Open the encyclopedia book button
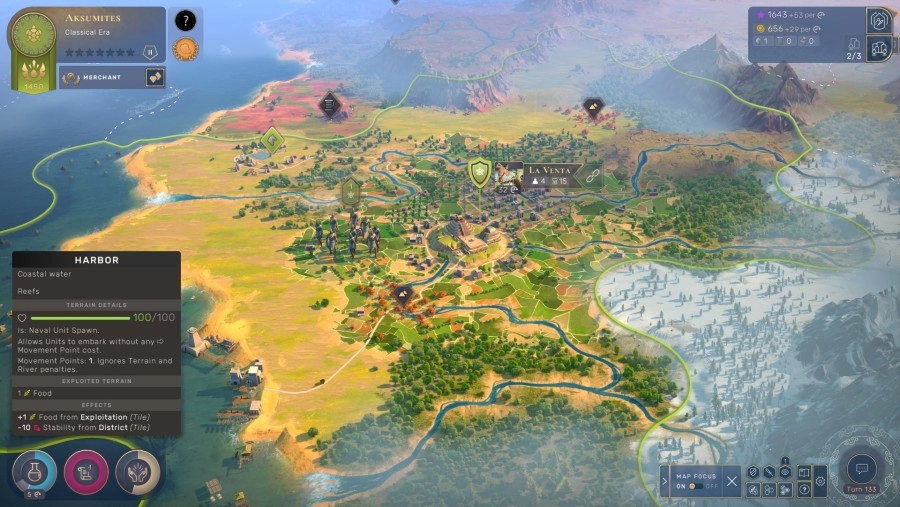Viewport: 900px width, 507px height. pyautogui.click(x=804, y=472)
